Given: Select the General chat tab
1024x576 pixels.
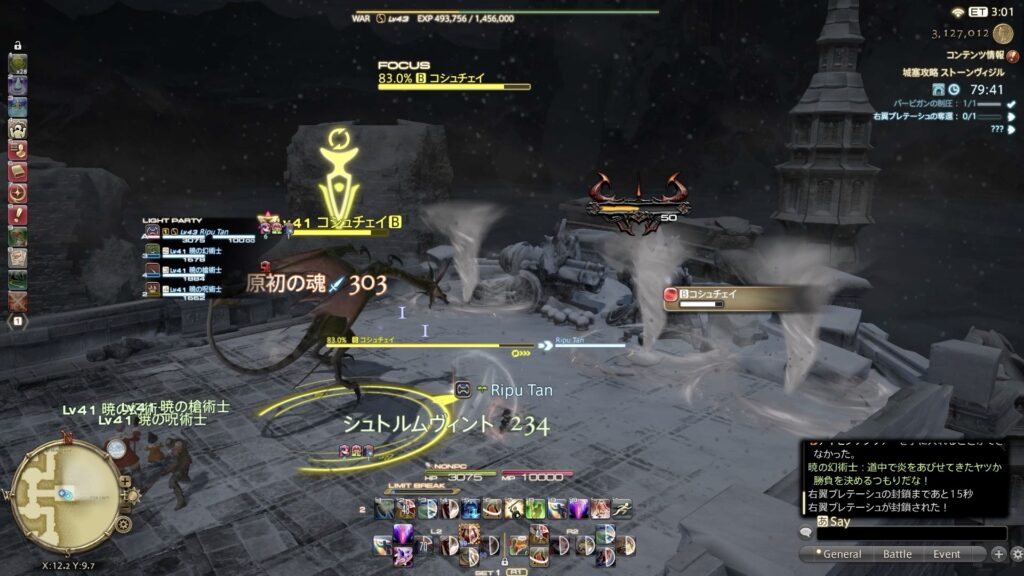Looking at the screenshot, I should [x=841, y=554].
